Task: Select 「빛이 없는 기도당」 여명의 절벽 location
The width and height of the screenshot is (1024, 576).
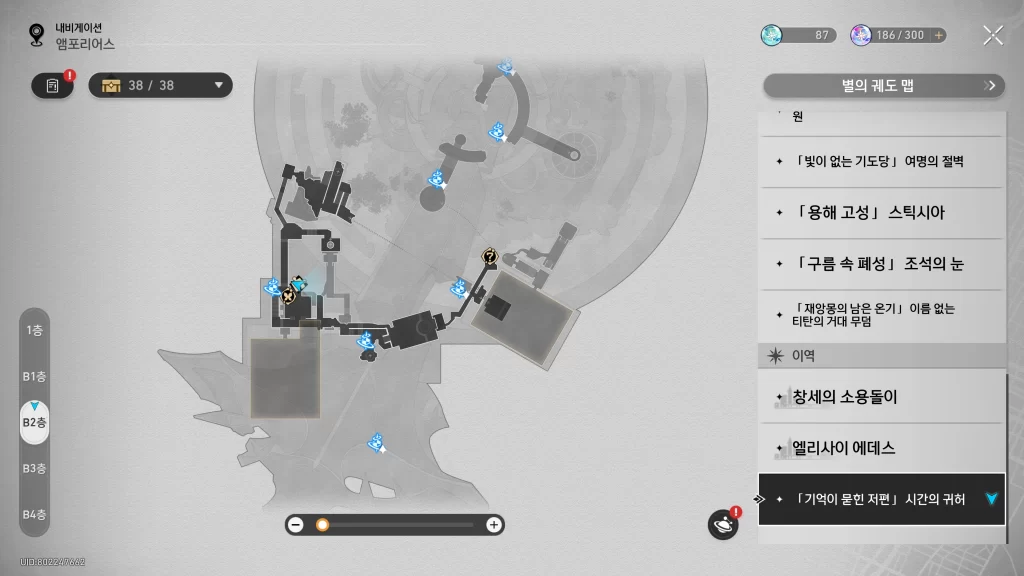Action: [880, 162]
